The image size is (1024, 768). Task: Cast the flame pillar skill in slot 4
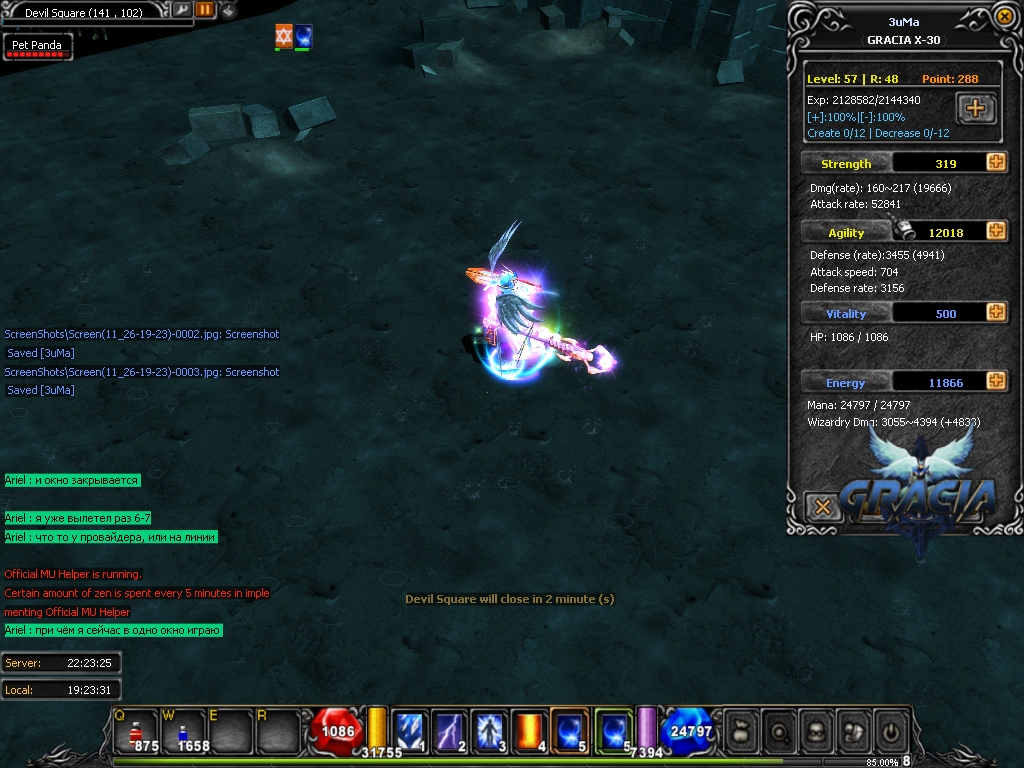527,731
